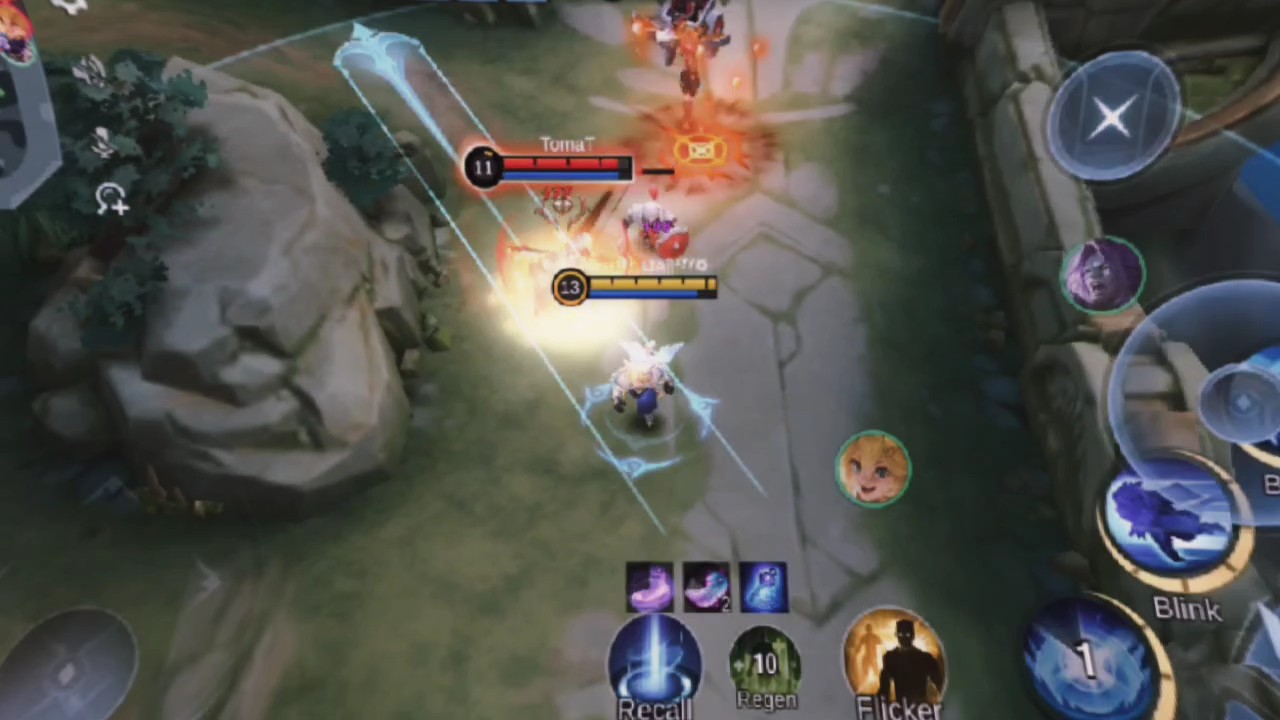
Task: Select the purple boots item with number 2
Action: pos(706,587)
